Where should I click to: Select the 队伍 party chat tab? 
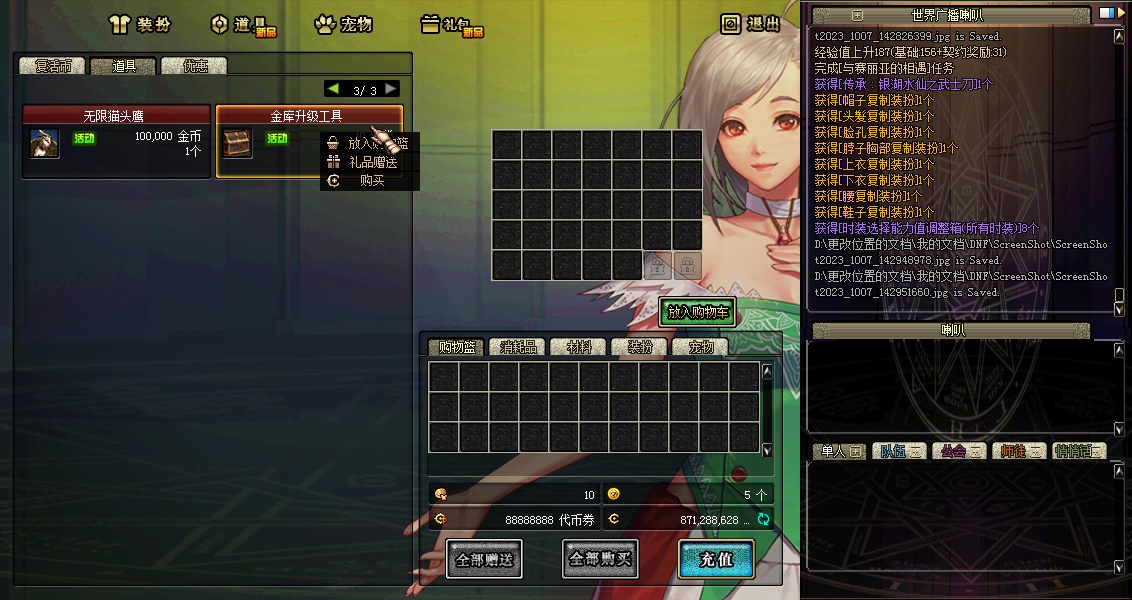pos(897,451)
